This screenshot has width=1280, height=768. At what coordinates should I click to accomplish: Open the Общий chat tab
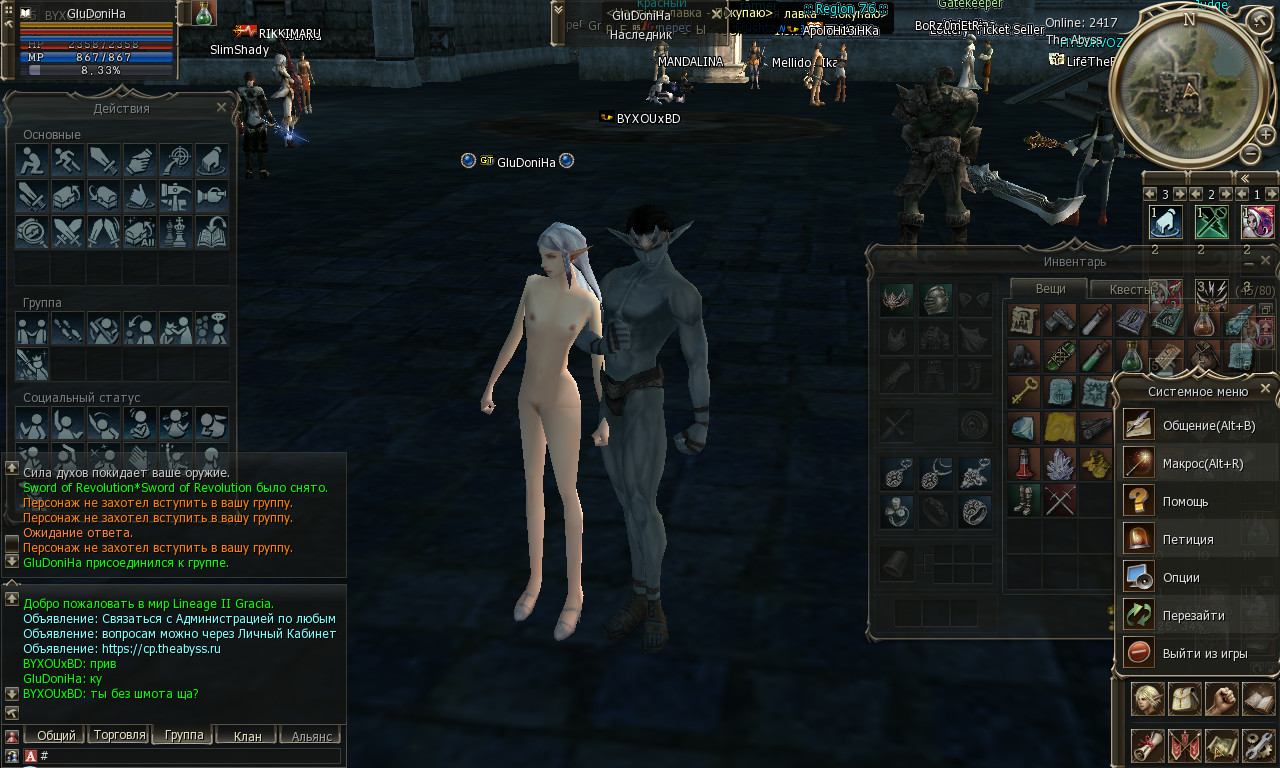[x=56, y=736]
